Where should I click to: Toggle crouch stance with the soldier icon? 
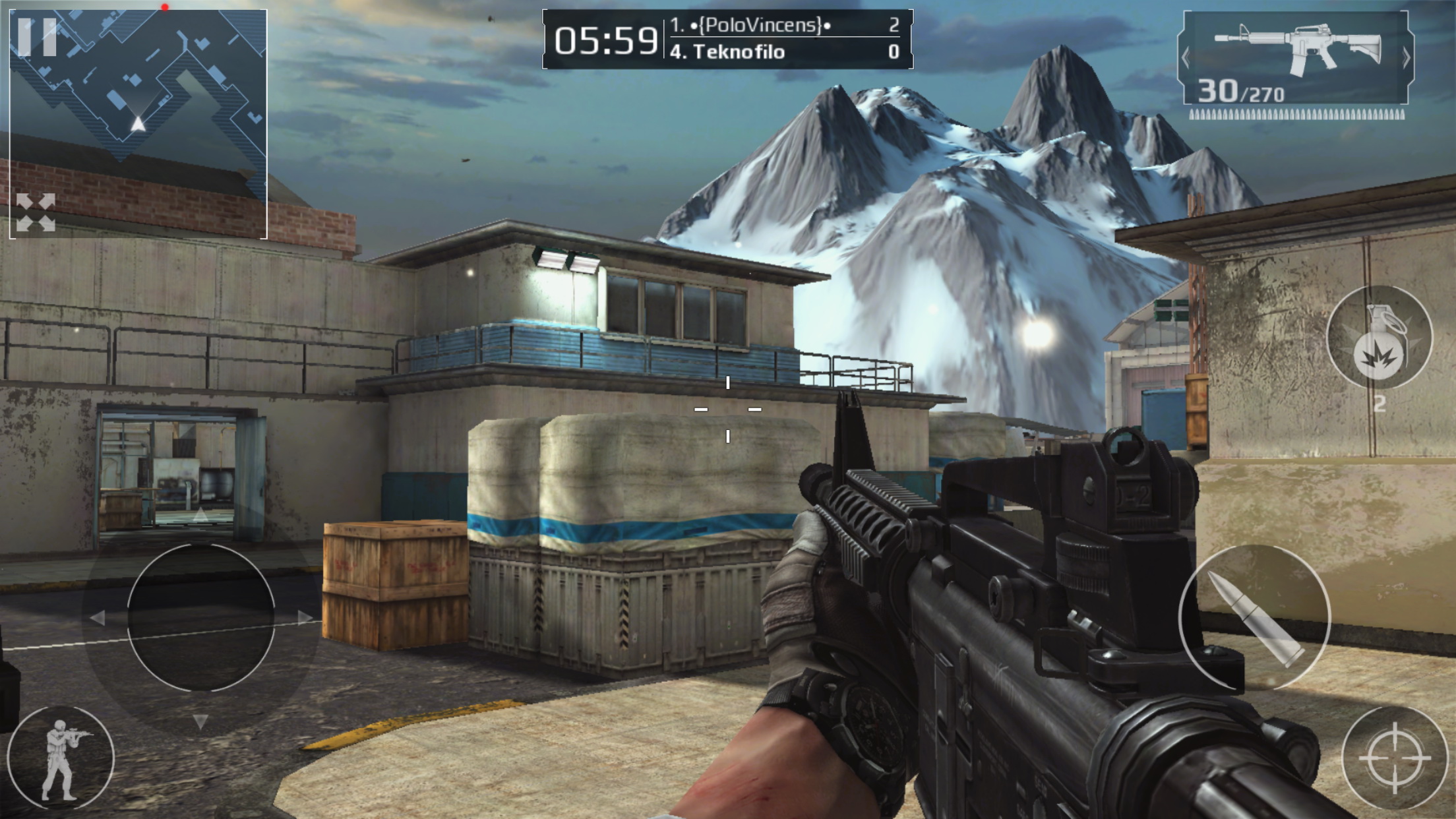(61, 758)
